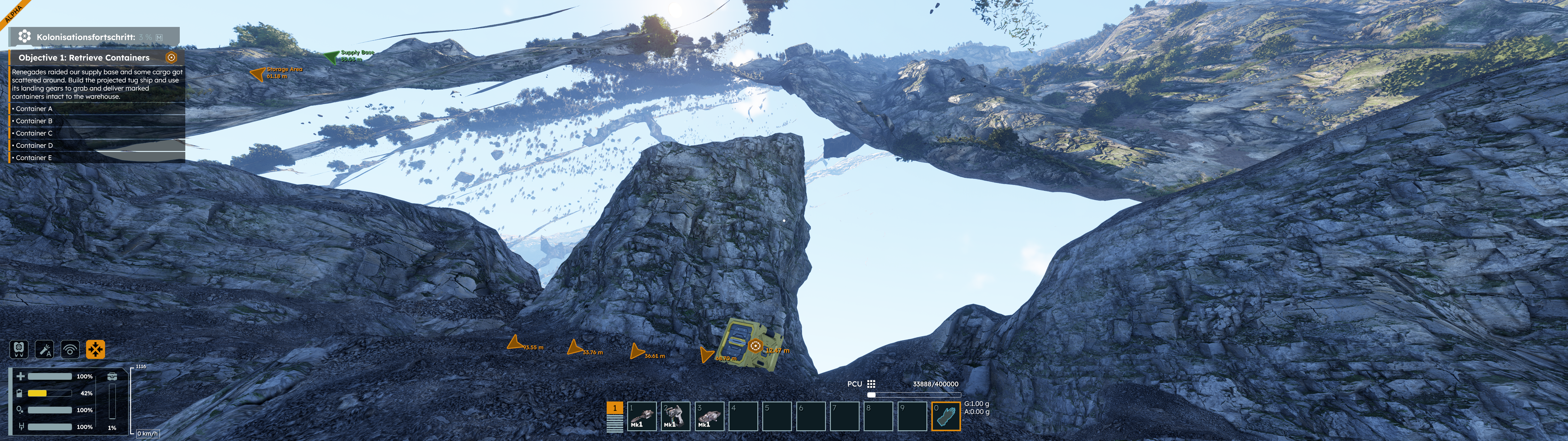Image resolution: width=1568 pixels, height=441 pixels.
Task: Toggle the orange inertia dampeners icon
Action: point(96,349)
